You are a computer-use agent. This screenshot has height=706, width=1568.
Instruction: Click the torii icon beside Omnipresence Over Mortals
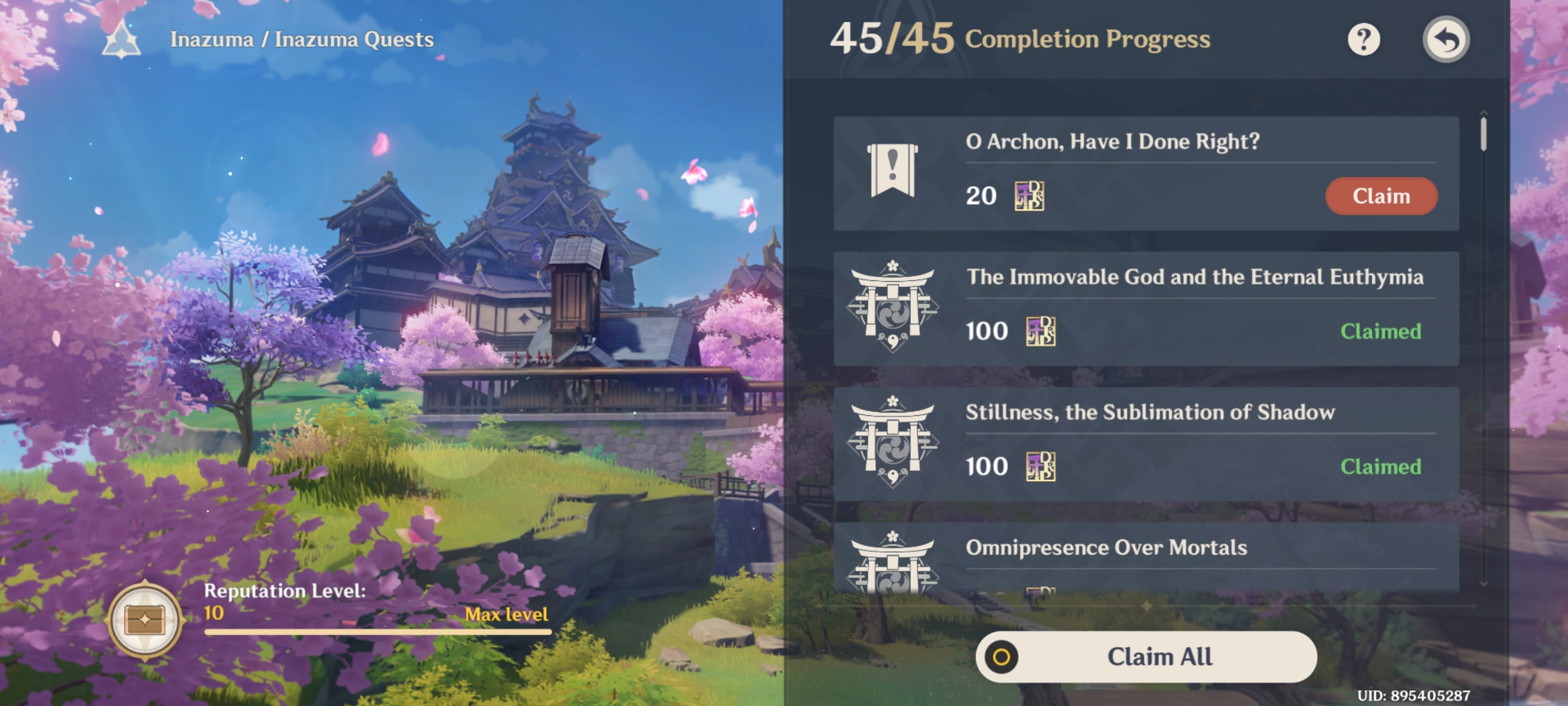(893, 565)
